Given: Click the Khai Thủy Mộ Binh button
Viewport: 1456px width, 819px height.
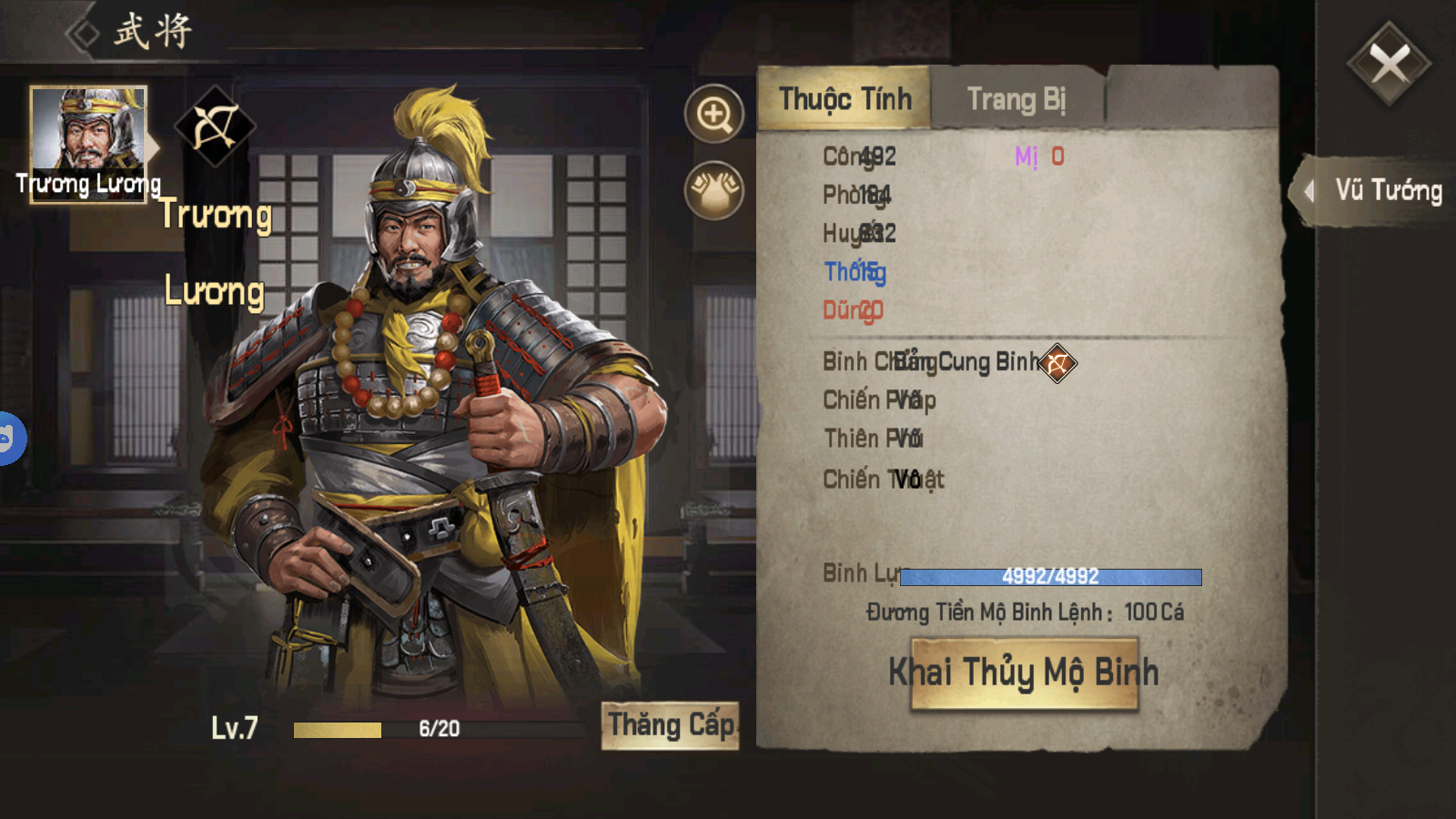Looking at the screenshot, I should click(1024, 673).
